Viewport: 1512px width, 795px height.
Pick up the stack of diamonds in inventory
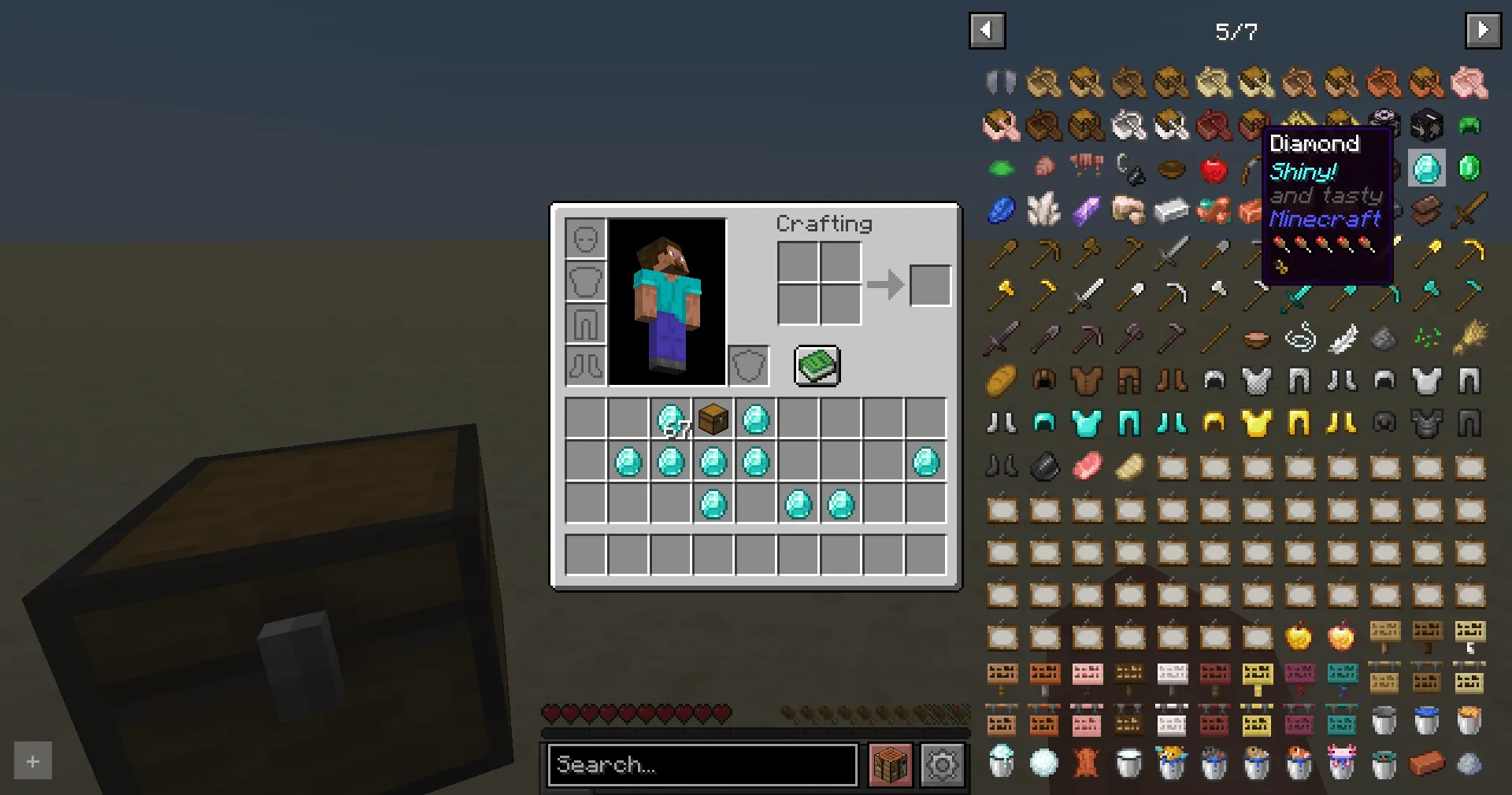(670, 420)
